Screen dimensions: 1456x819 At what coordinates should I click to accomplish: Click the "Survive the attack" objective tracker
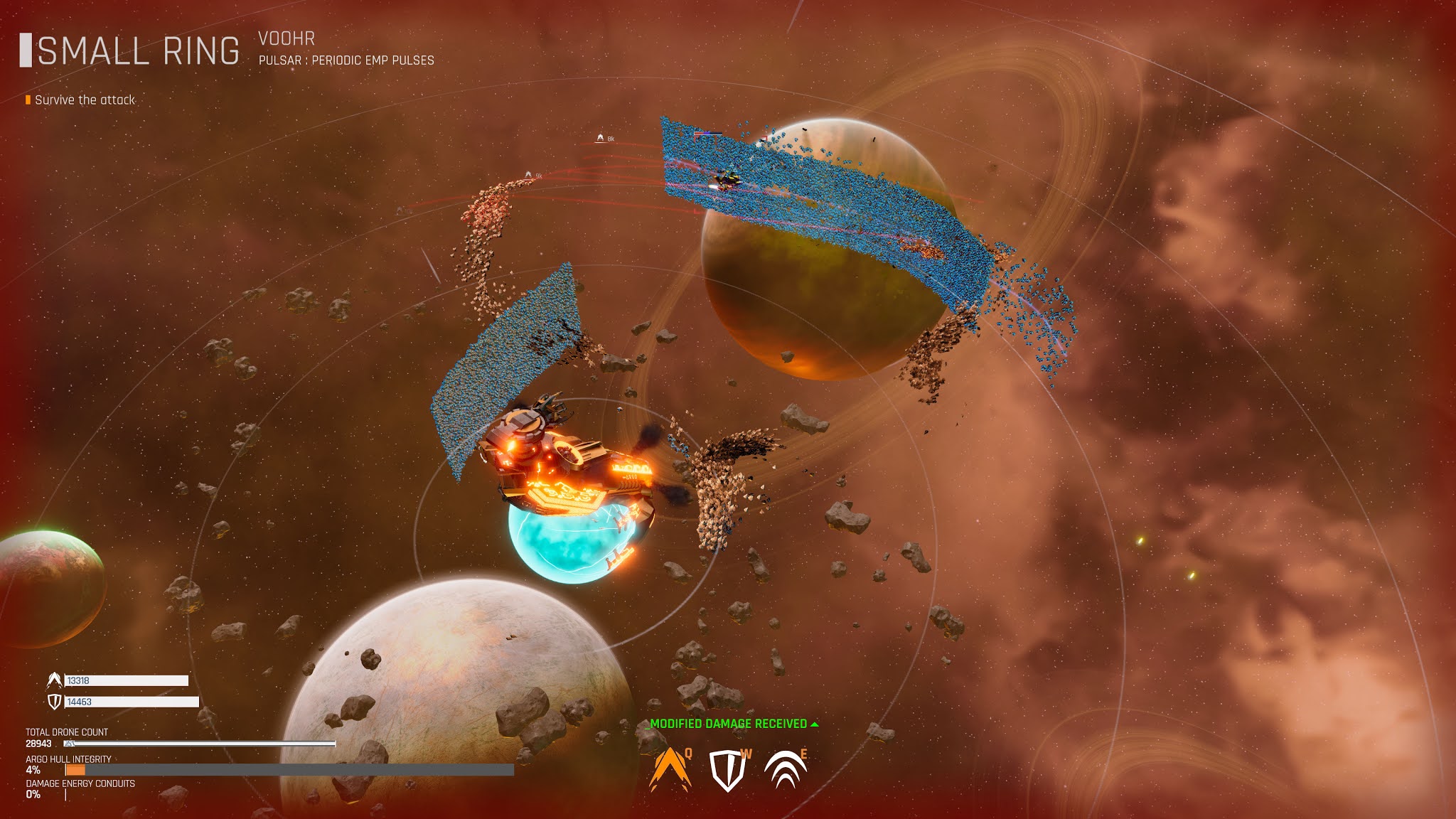84,100
